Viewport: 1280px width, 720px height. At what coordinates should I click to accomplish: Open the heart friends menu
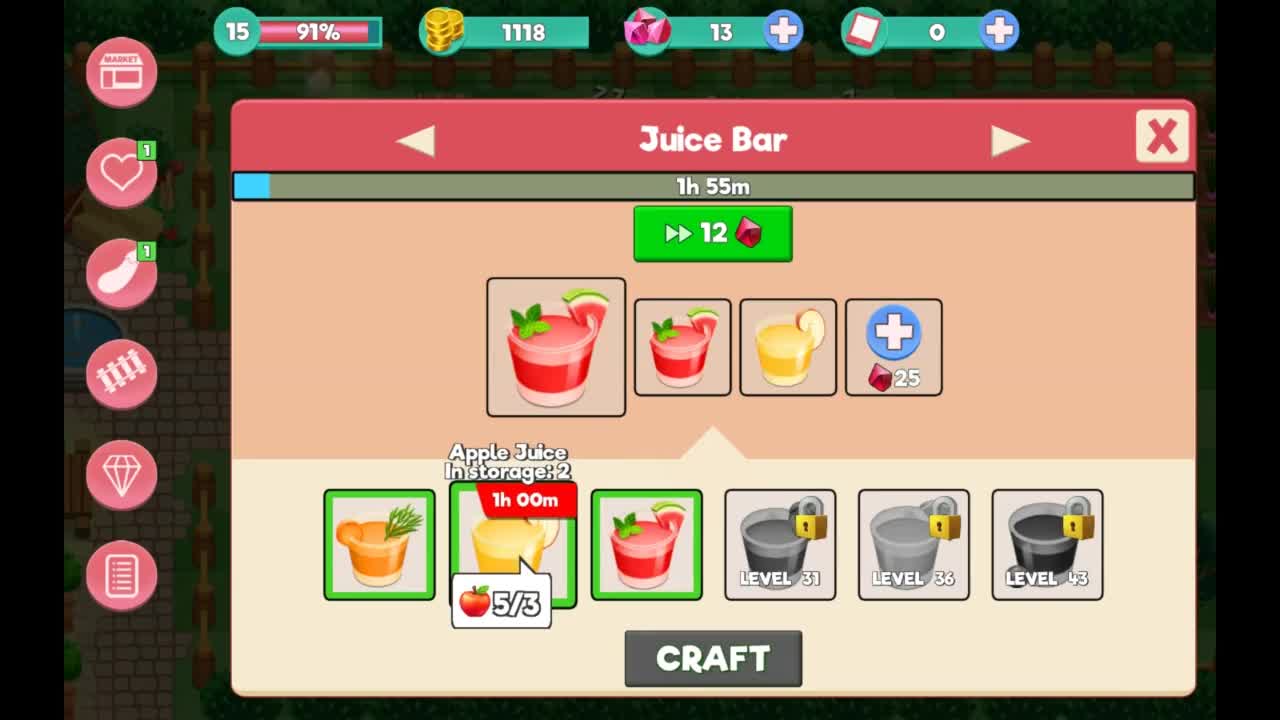[x=121, y=172]
